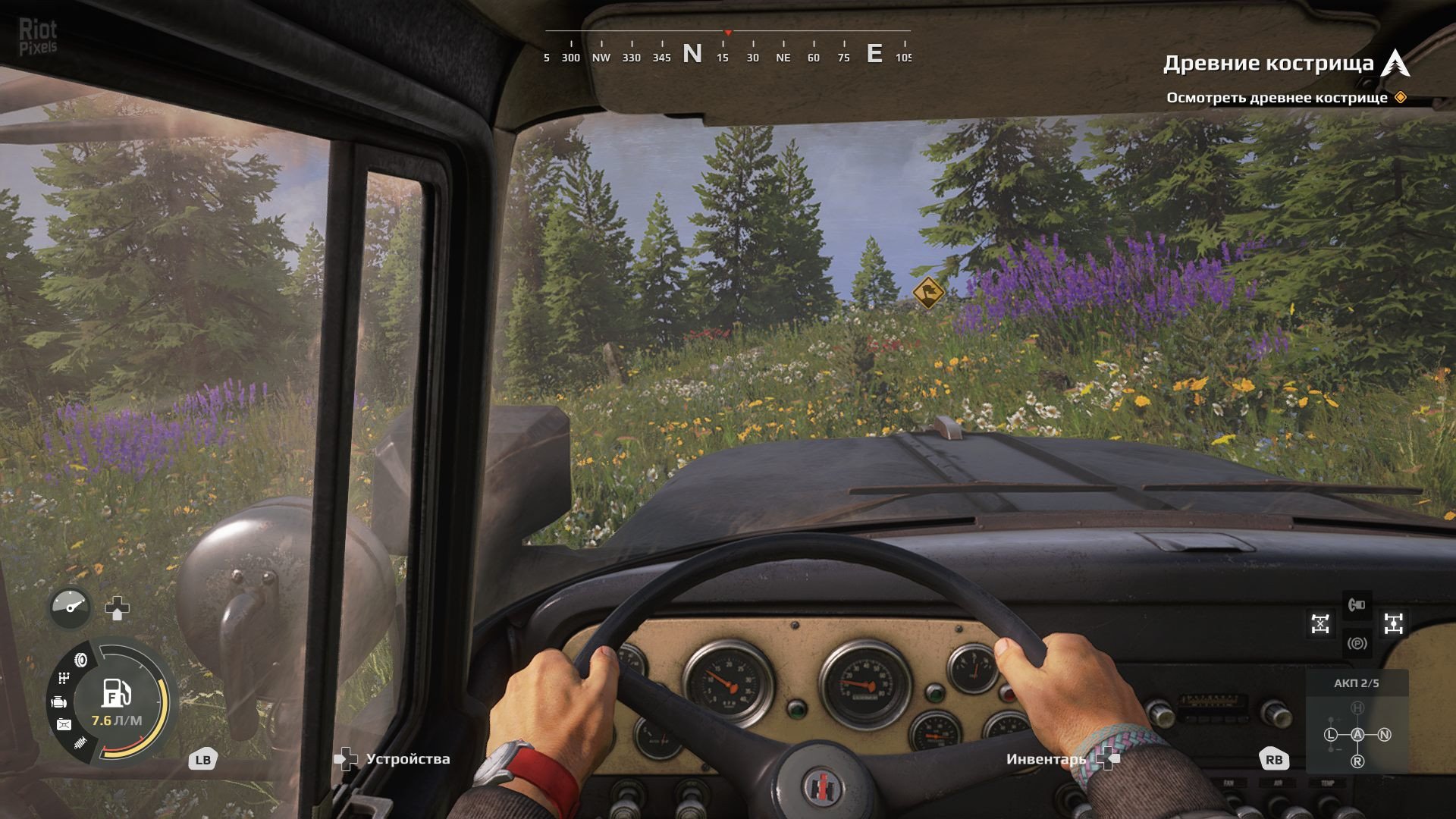This screenshot has height=819, width=1456.
Task: Choose Auto gear (A) on gearbox
Action: [x=1357, y=734]
